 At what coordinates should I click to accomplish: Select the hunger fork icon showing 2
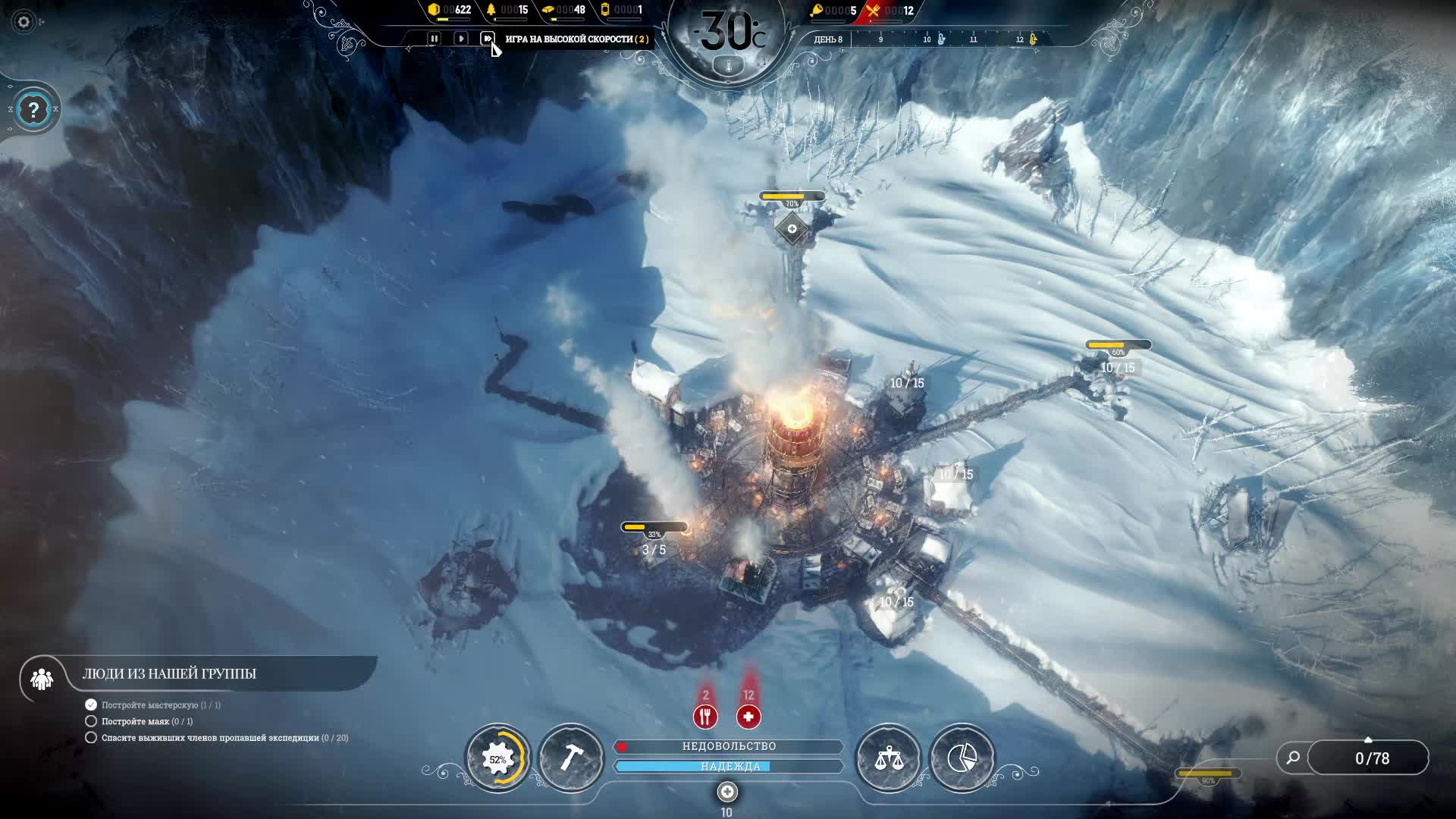coord(704,715)
